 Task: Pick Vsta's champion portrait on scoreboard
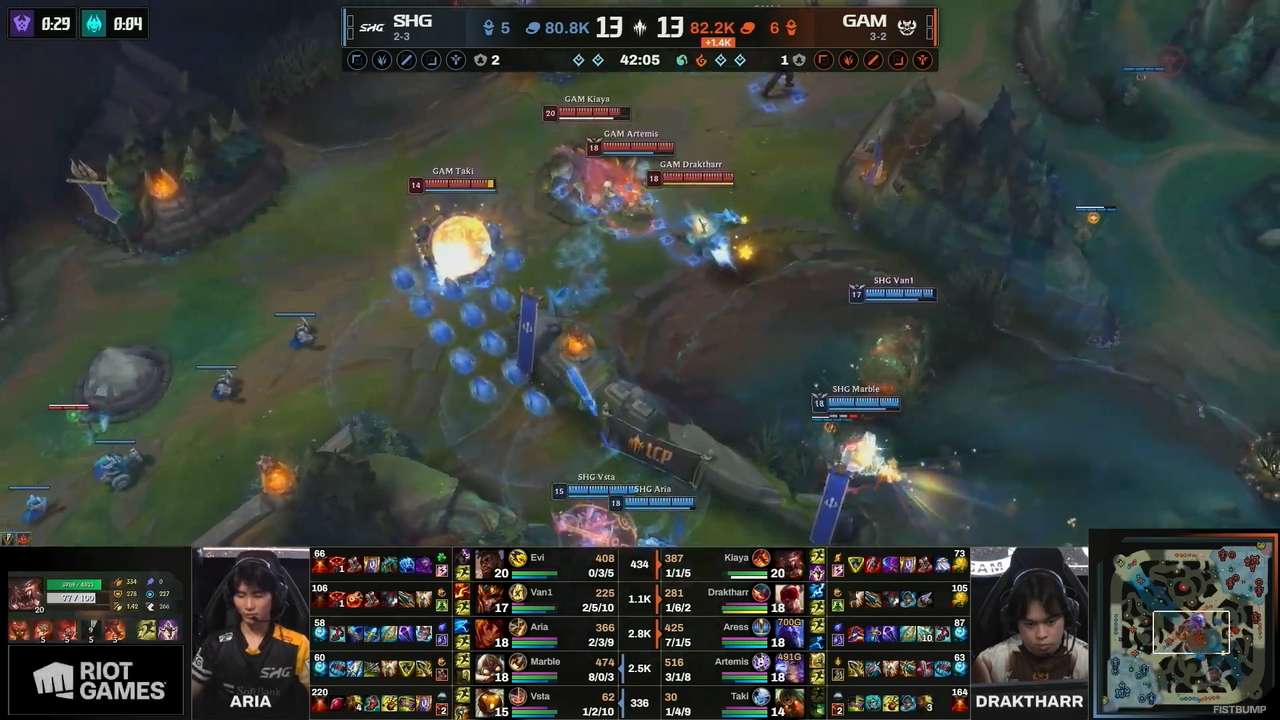pyautogui.click(x=490, y=702)
